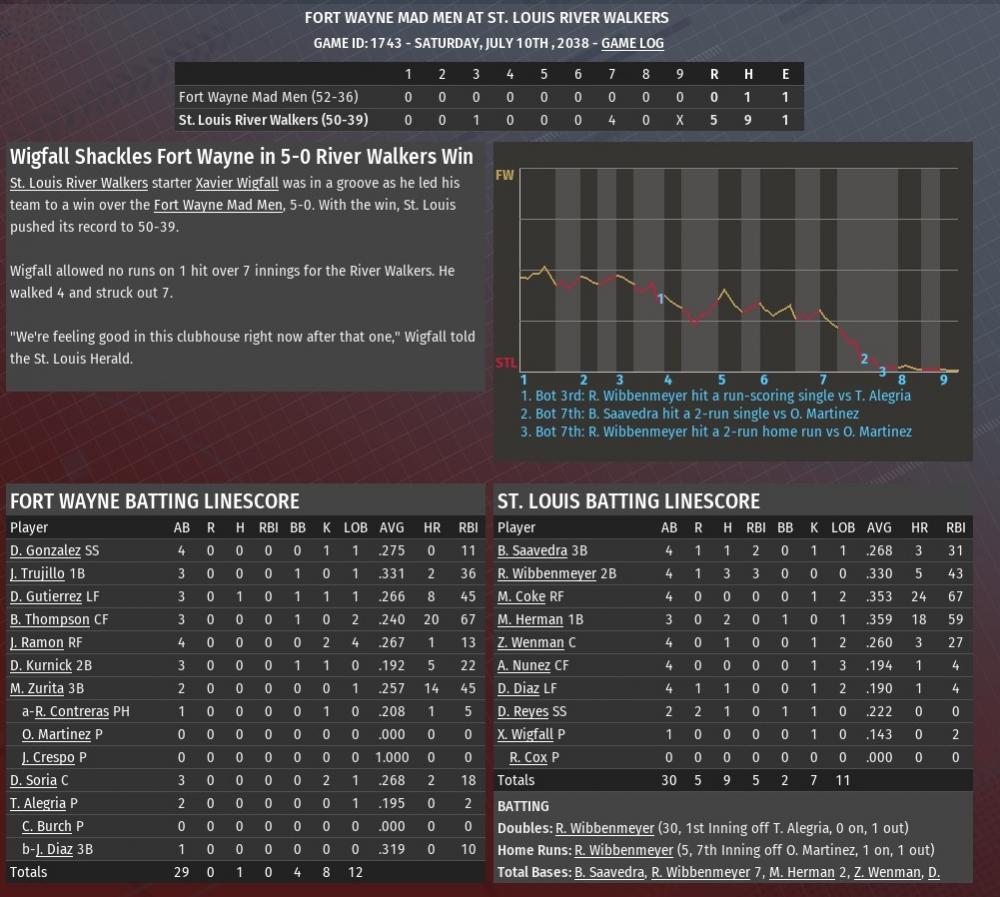The width and height of the screenshot is (1000, 897).
Task: Open the GAME LOG link
Action: pyautogui.click(x=632, y=43)
